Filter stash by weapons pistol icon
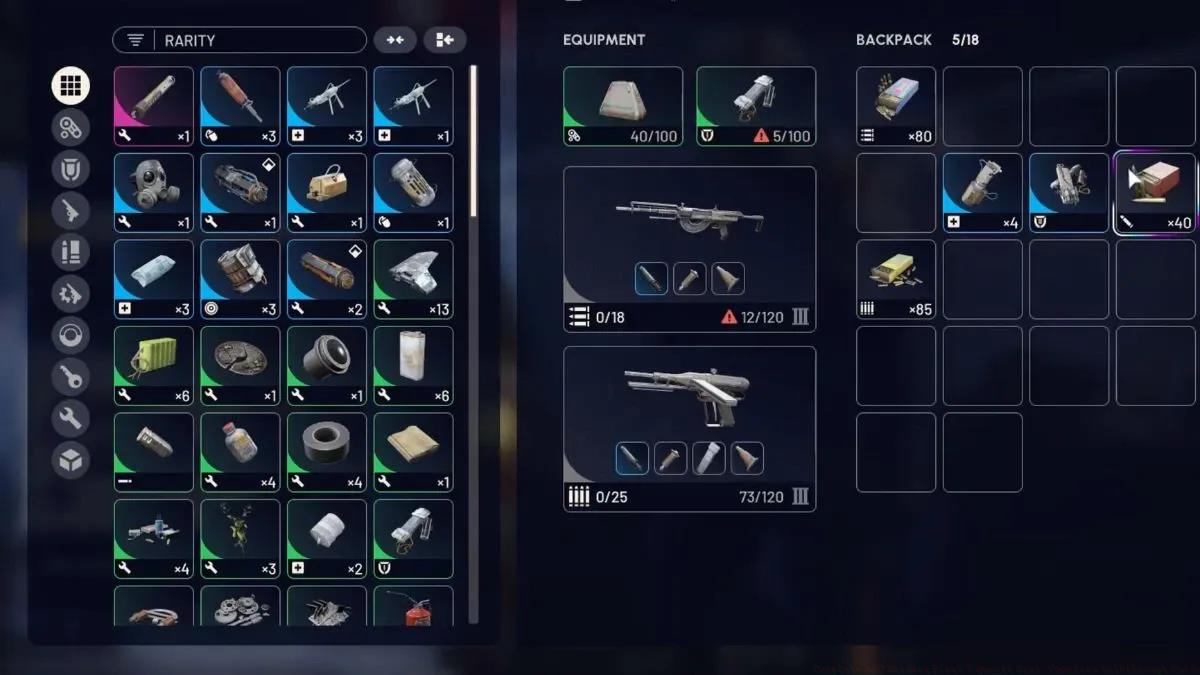This screenshot has width=1200, height=675. [x=70, y=211]
